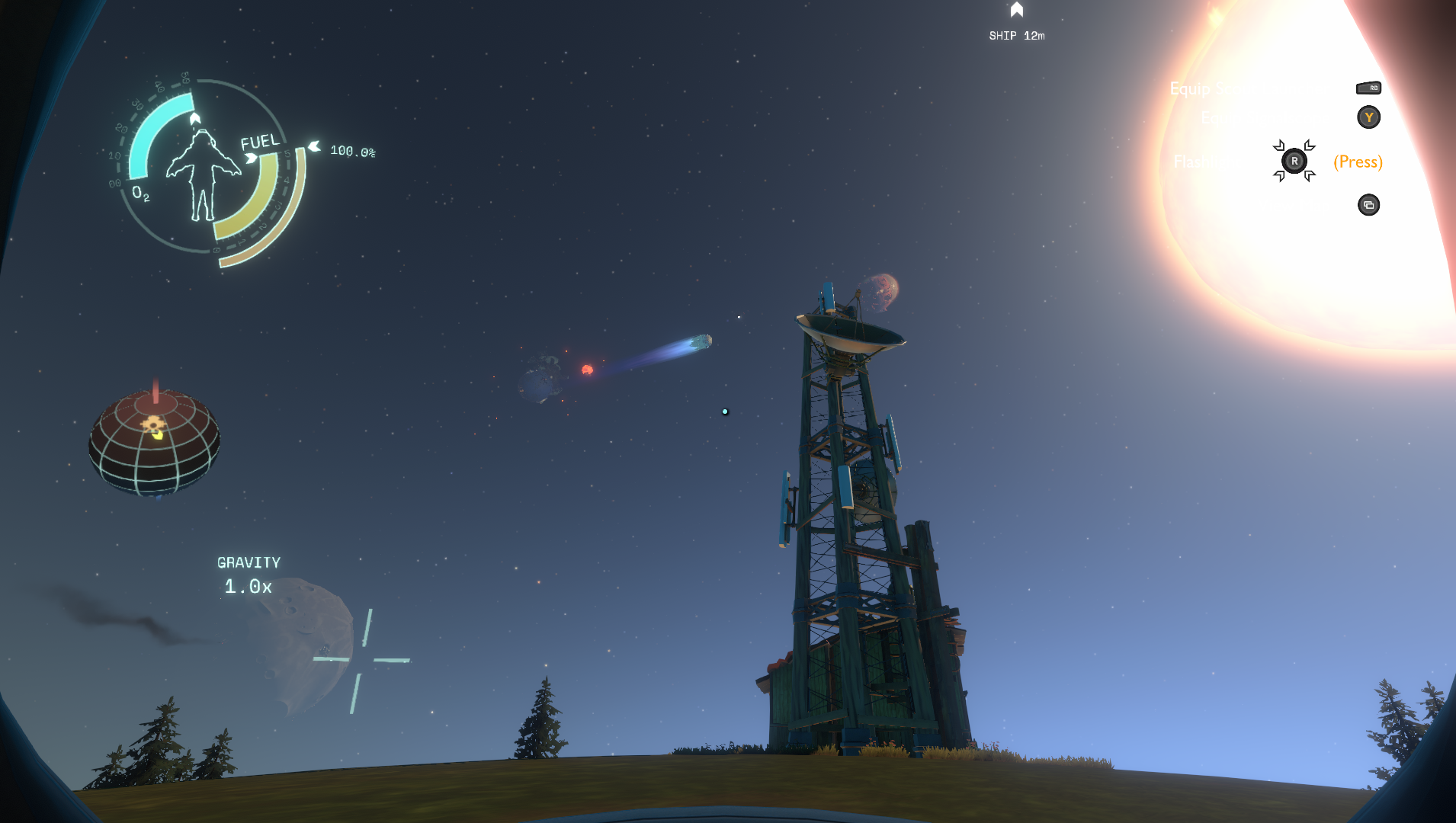The width and height of the screenshot is (1456, 823).
Task: Toggle the Equip Scout Launcher option
Action: tap(1250, 90)
